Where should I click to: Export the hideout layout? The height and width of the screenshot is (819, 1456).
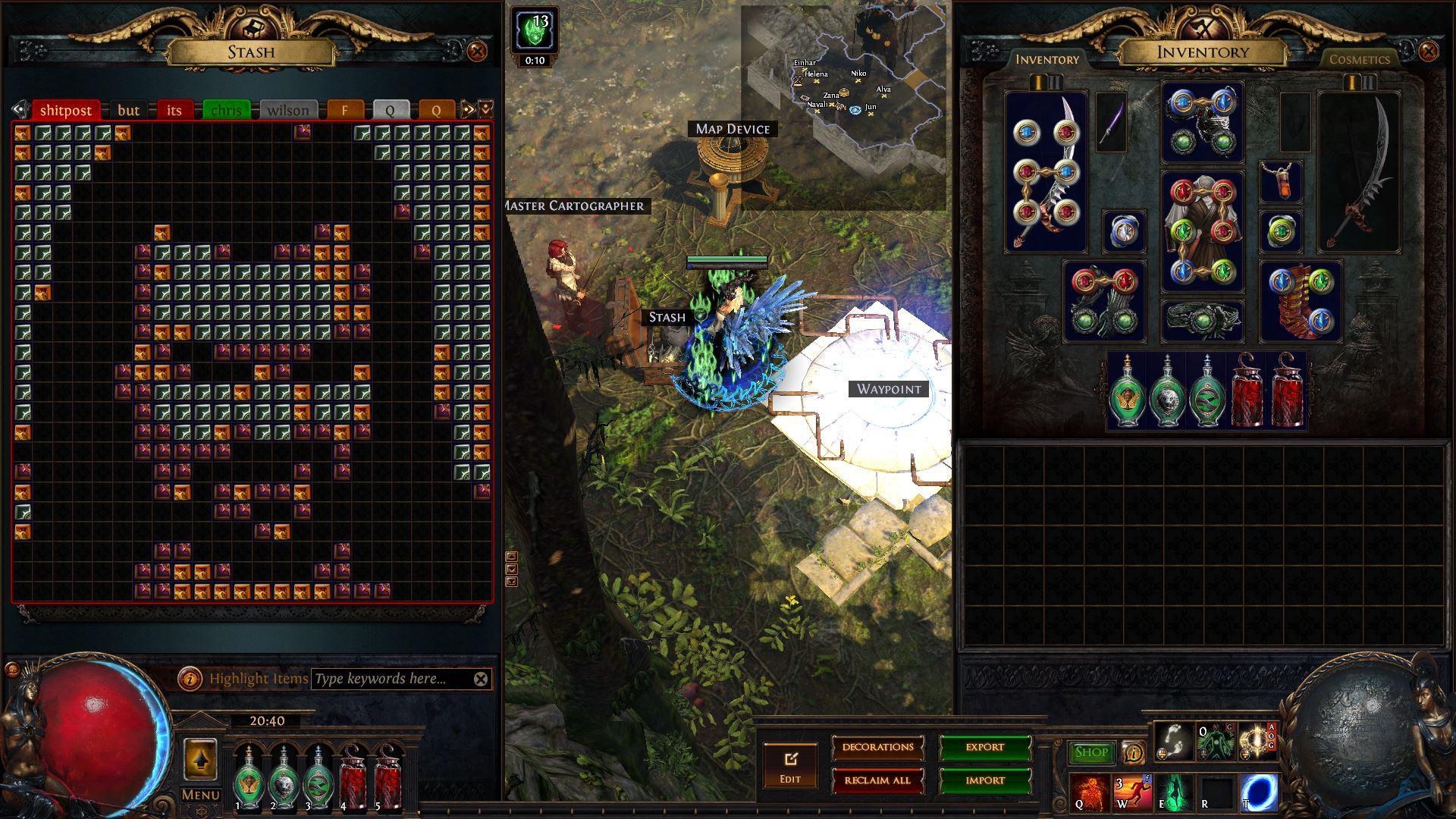(984, 747)
